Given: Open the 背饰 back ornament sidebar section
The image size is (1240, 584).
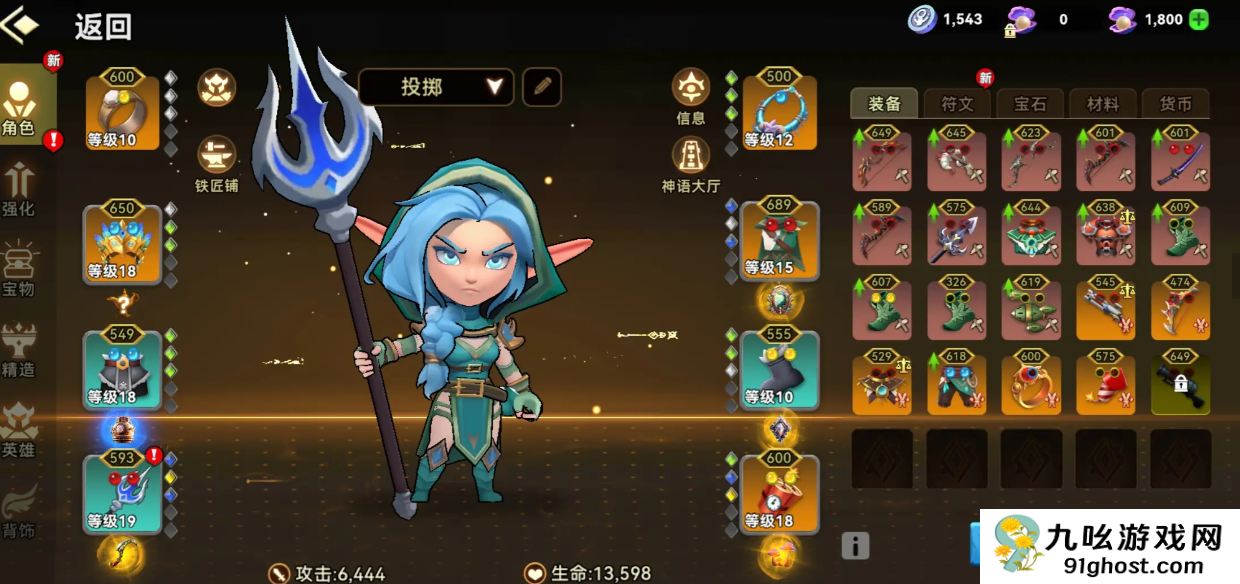Looking at the screenshot, I should click(18, 511).
